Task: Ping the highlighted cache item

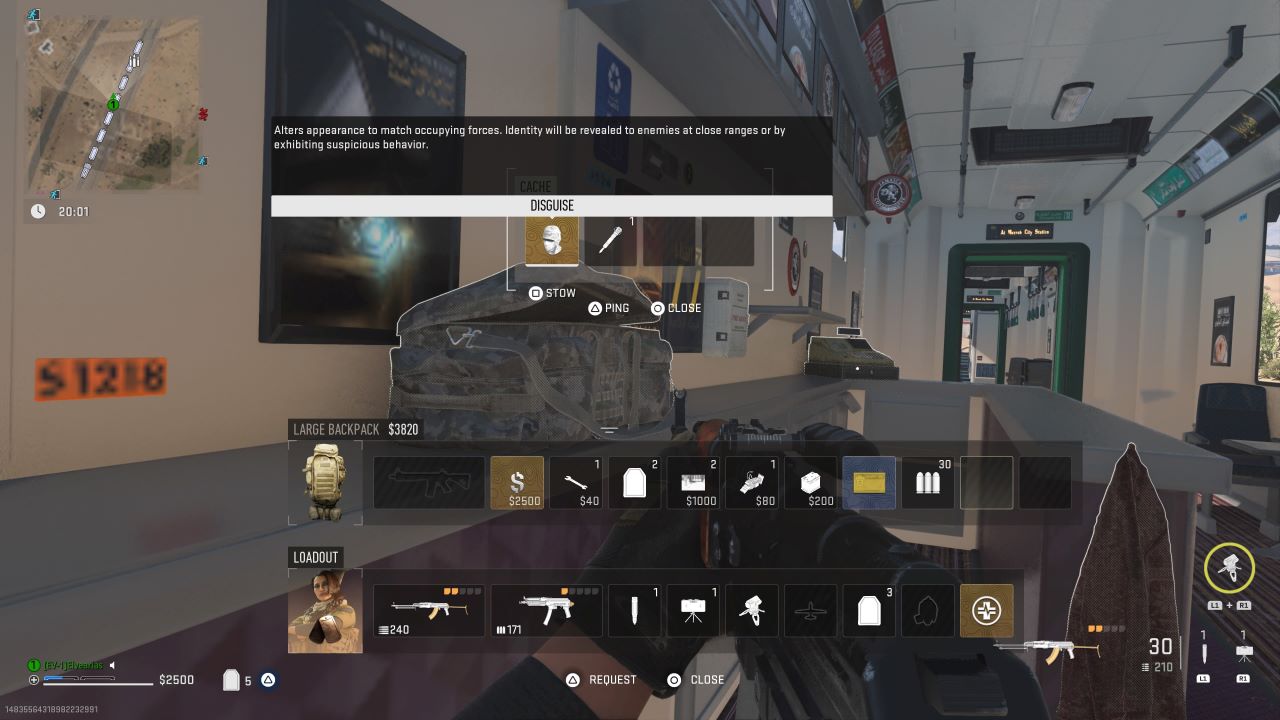Action: [x=611, y=308]
